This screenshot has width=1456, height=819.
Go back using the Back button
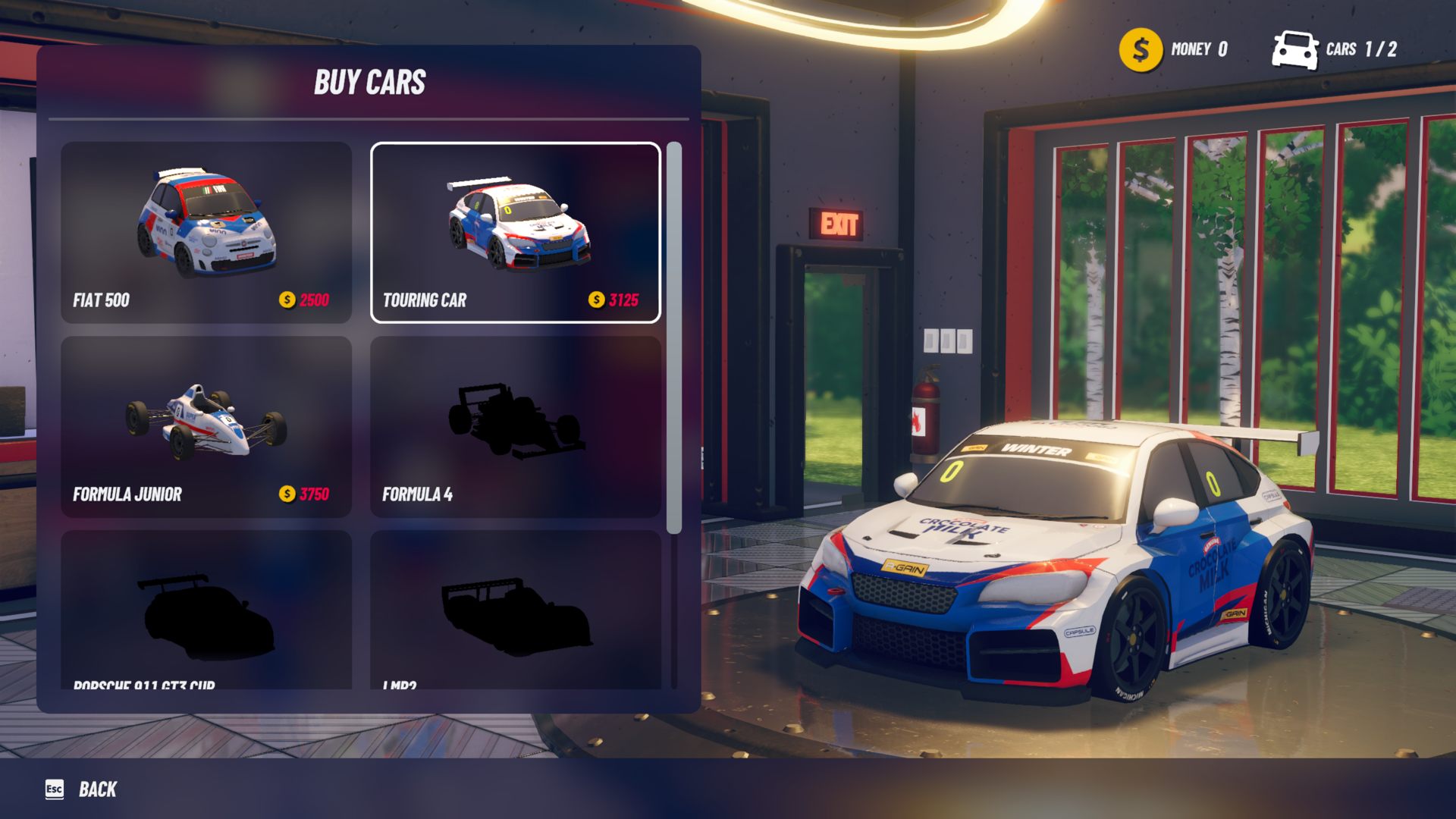tap(82, 789)
